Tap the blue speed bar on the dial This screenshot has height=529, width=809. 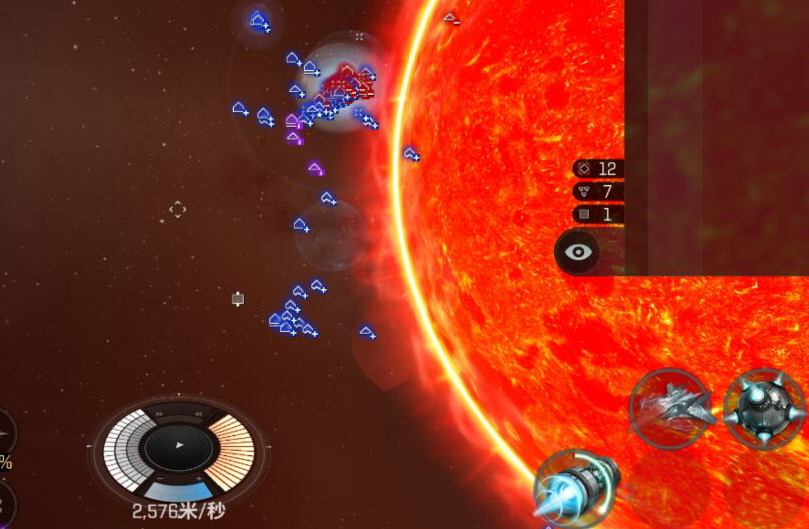click(x=178, y=491)
